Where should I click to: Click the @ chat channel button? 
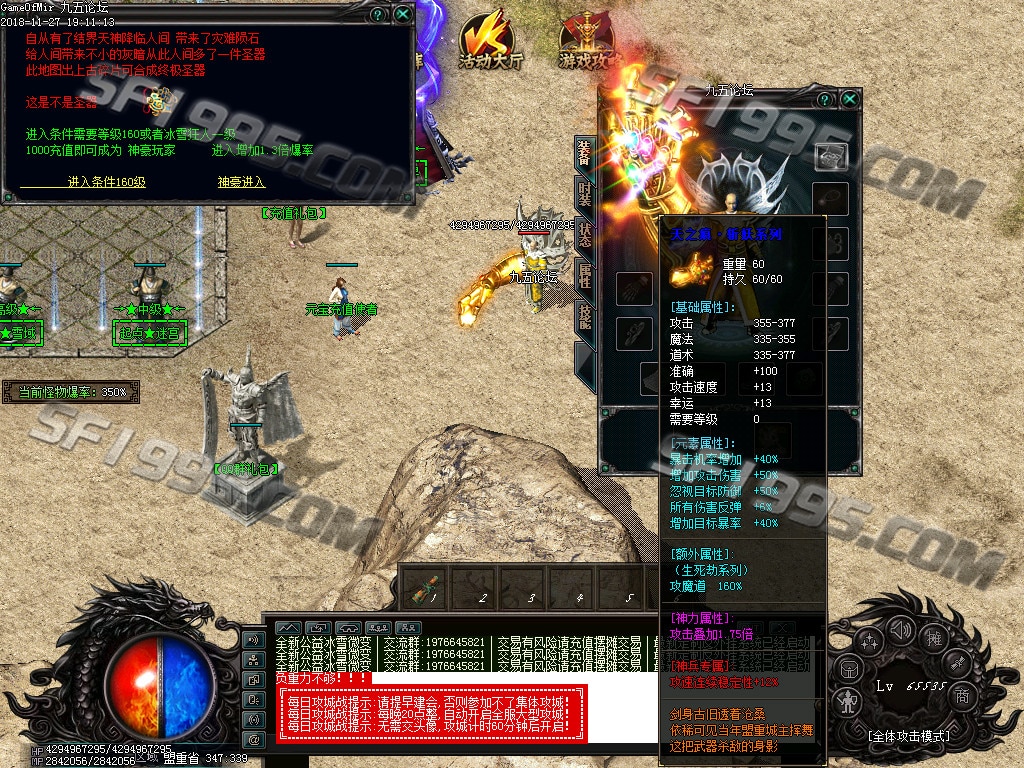[254, 739]
